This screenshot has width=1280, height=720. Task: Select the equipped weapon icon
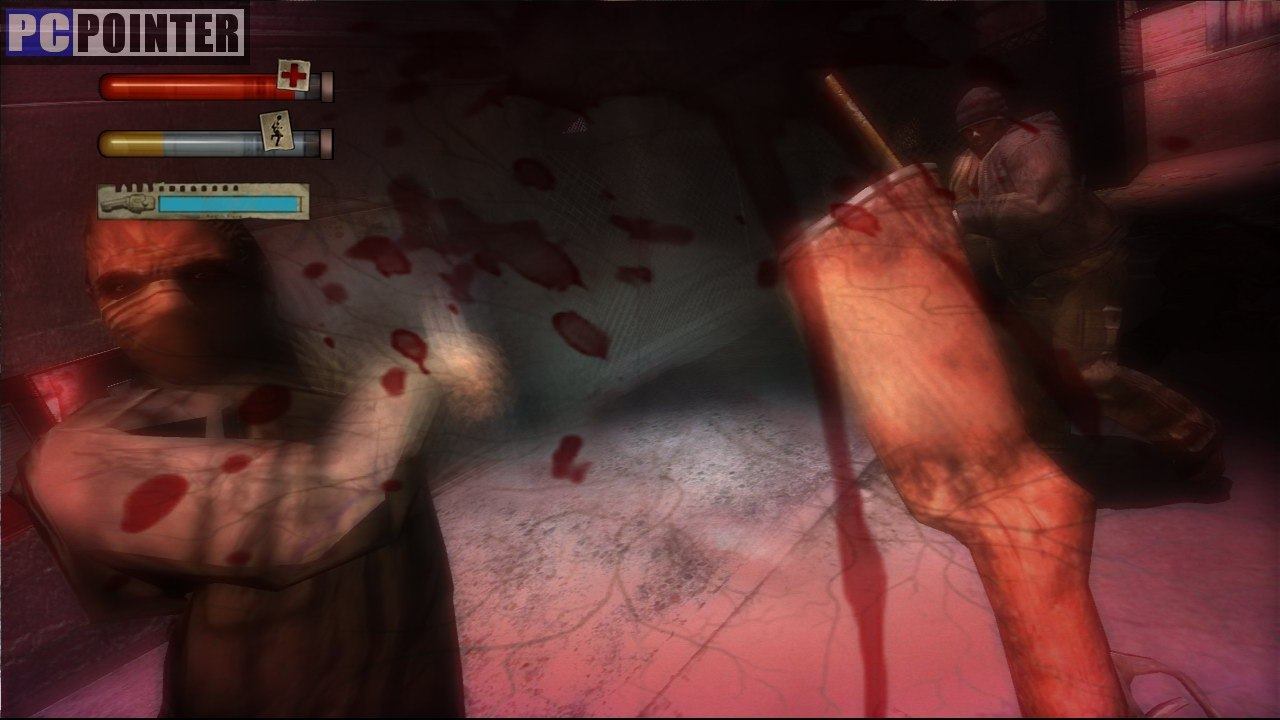[x=130, y=202]
